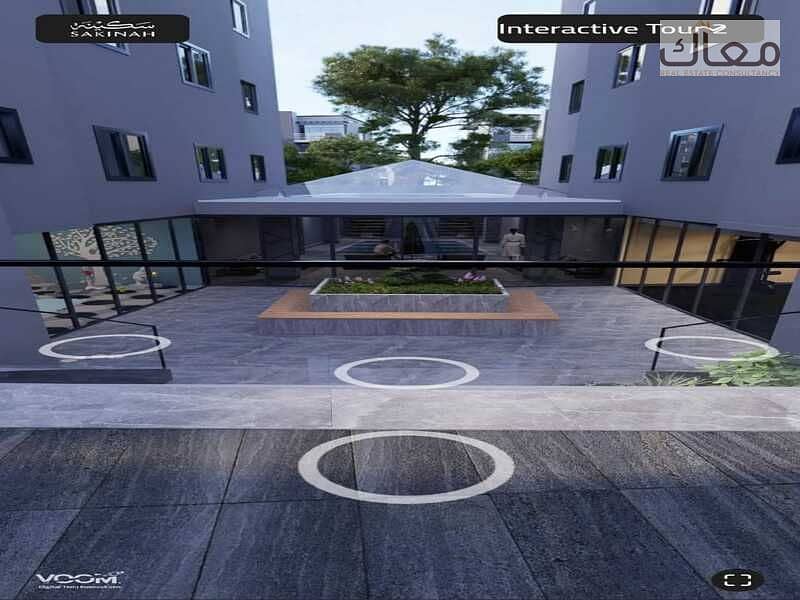Click the VOOM logo
The width and height of the screenshot is (800, 600).
[79, 580]
